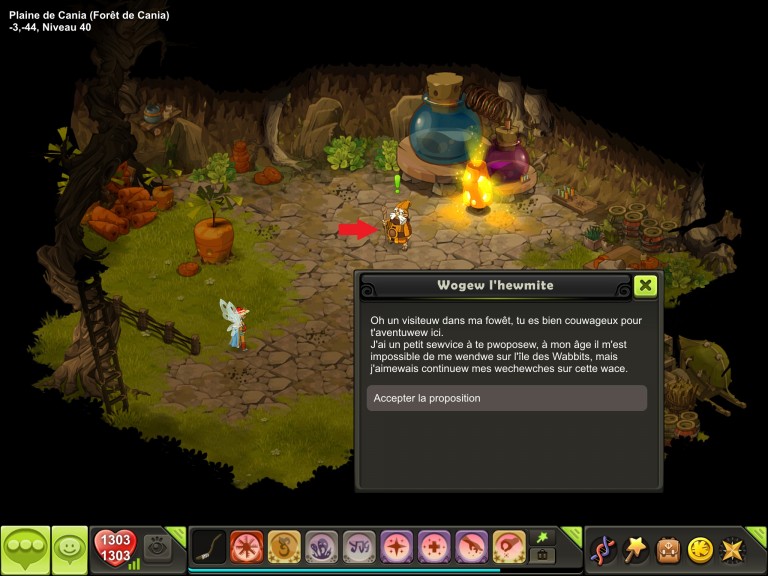Screen dimensions: 768x576
Task: Switch hotbar to the items bag tab
Action: click(543, 555)
